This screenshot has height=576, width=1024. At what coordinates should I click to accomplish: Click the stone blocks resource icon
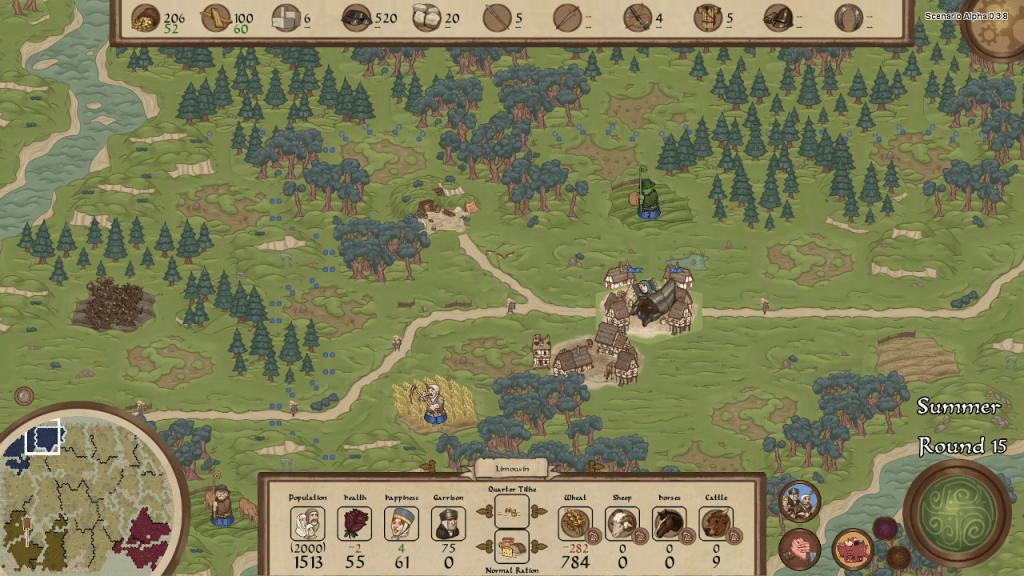(286, 17)
